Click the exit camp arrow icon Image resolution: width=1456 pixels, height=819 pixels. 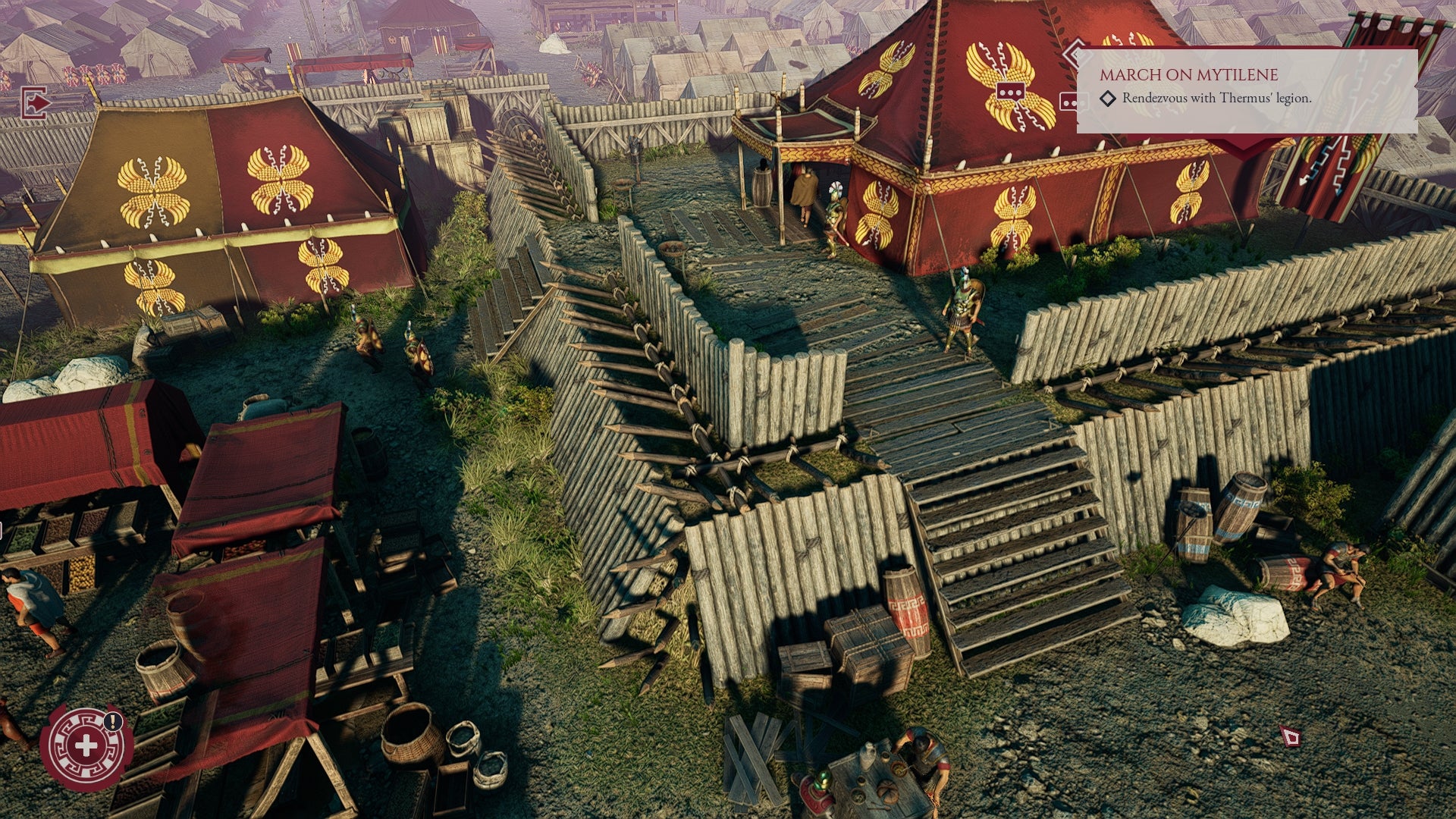click(x=35, y=103)
